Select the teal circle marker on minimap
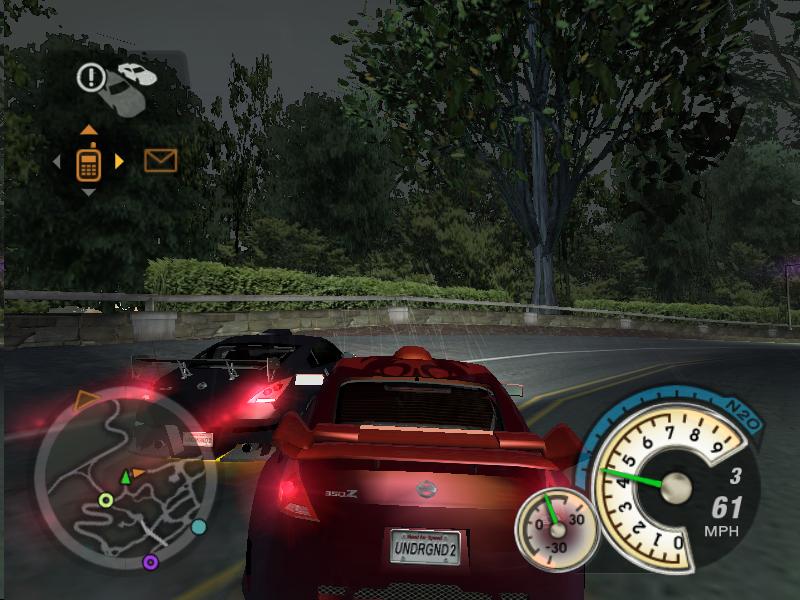The height and width of the screenshot is (600, 800). click(199, 526)
